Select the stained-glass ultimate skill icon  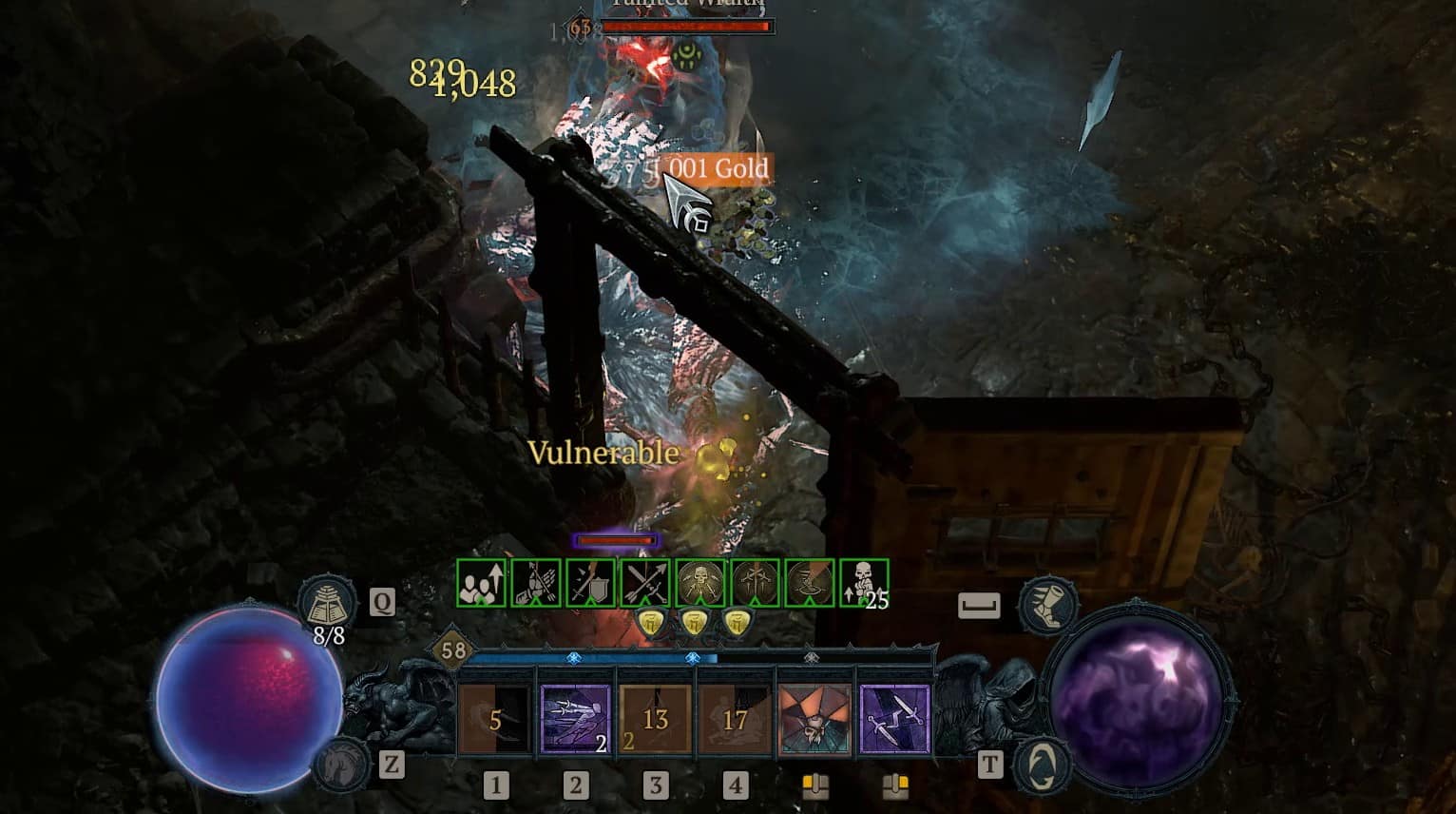815,718
